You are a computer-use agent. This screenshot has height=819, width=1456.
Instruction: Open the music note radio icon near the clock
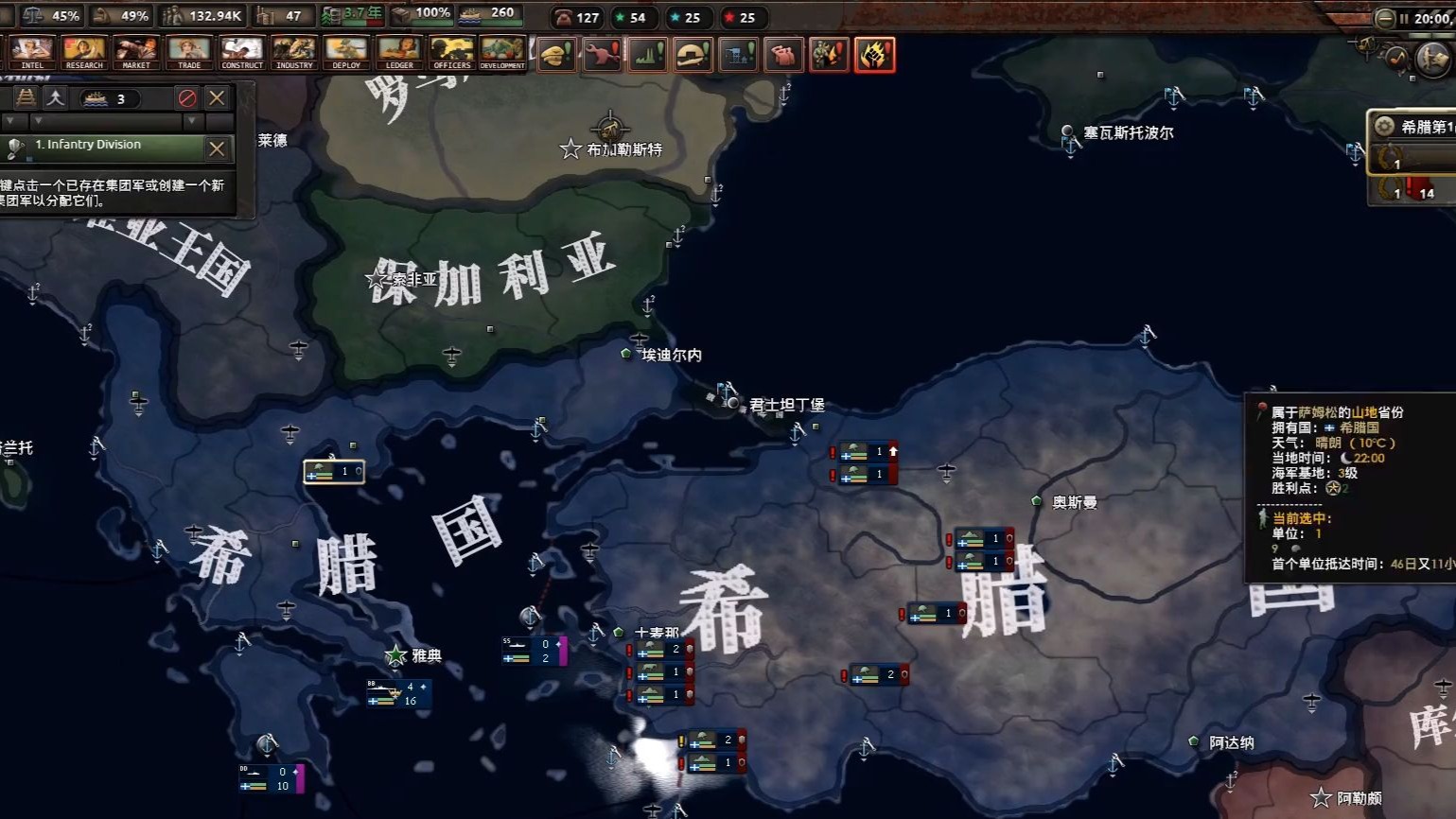[1396, 59]
